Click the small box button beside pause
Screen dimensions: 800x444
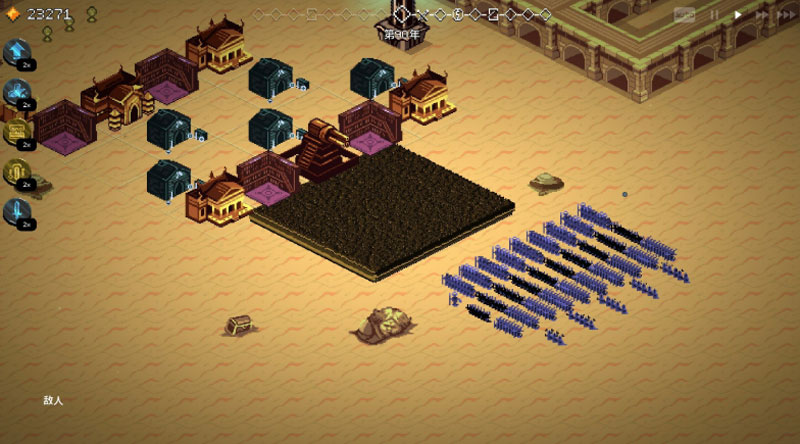(684, 15)
